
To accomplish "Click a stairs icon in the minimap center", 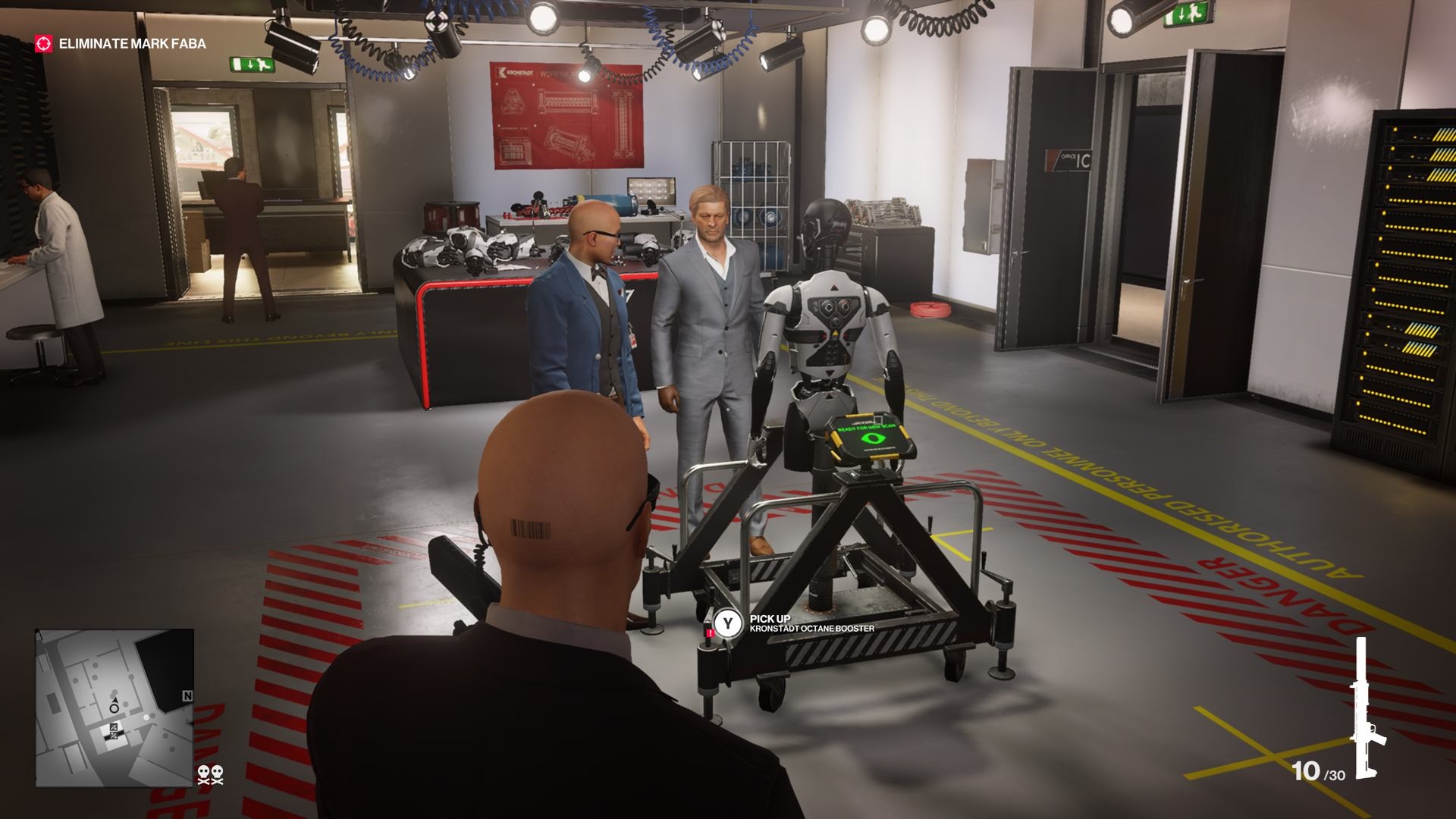I will [x=114, y=728].
